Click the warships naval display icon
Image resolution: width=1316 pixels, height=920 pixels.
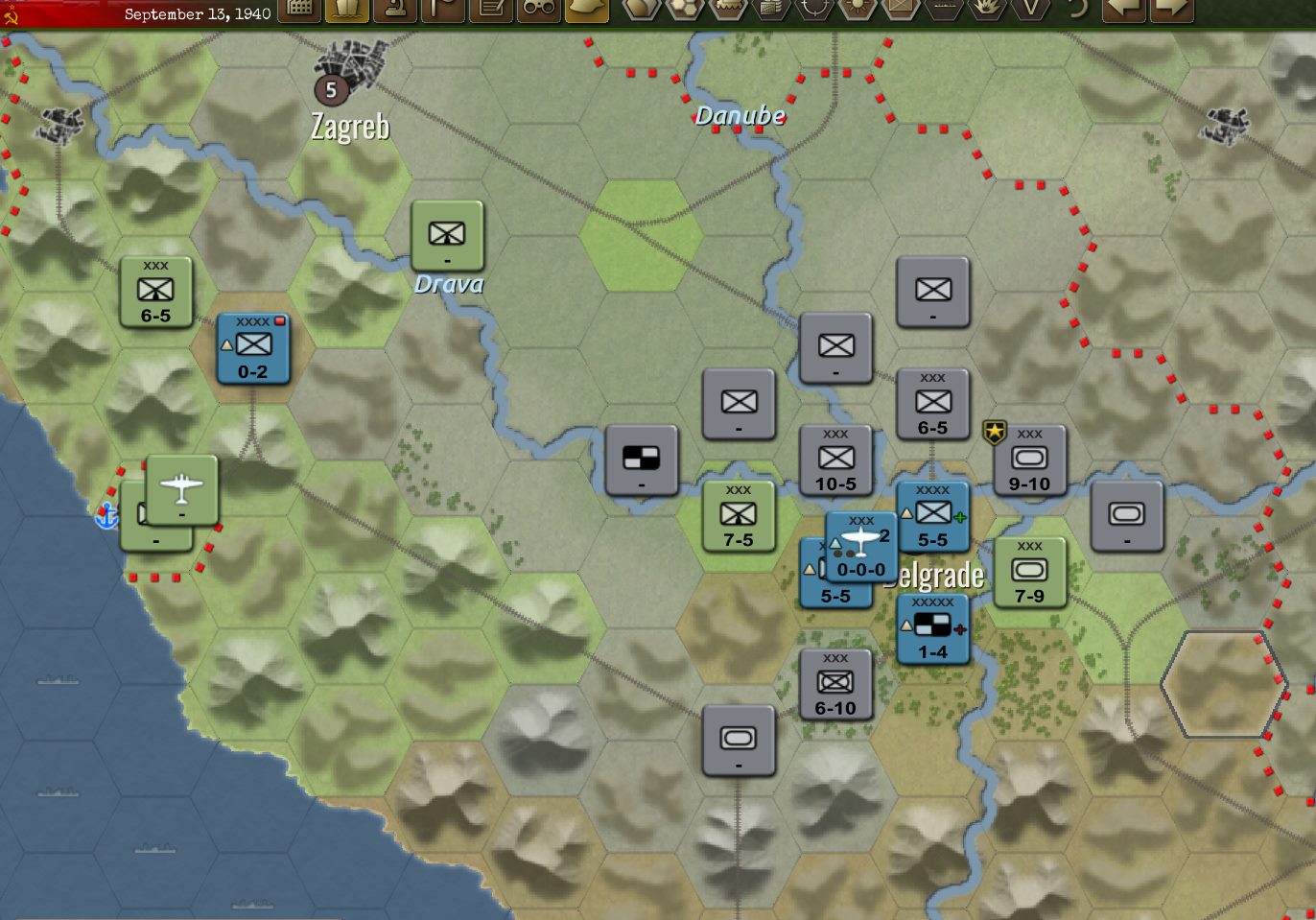coord(944,12)
